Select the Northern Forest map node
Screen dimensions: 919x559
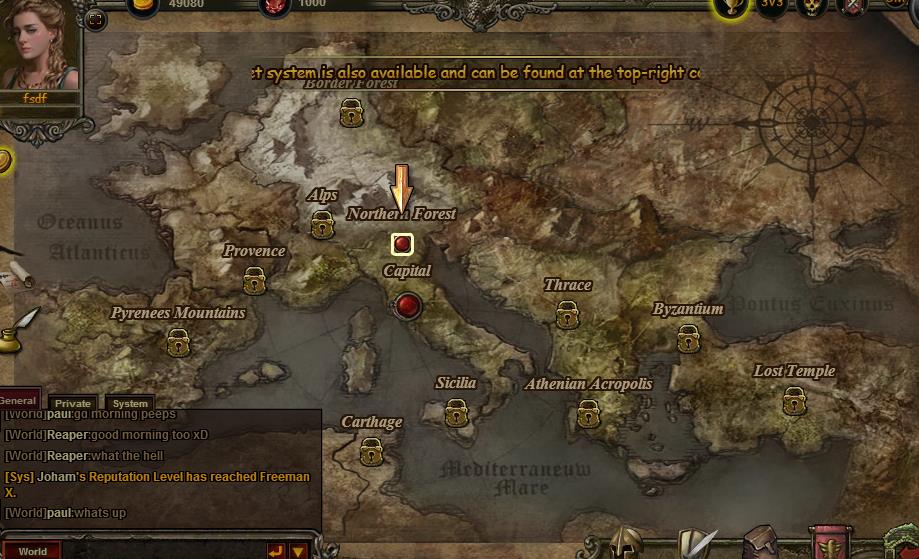402,243
